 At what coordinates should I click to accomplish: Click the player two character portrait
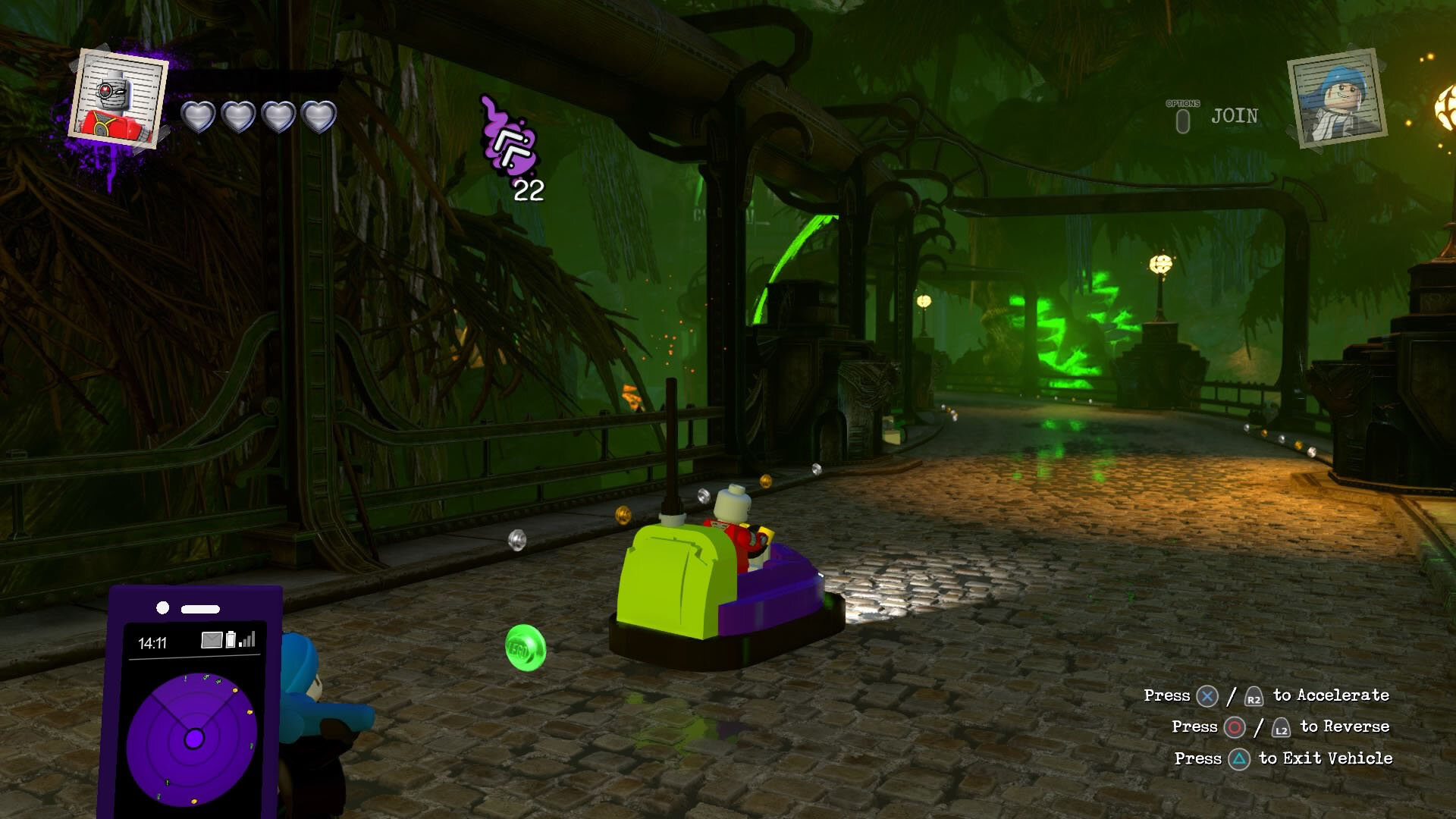click(x=1338, y=98)
